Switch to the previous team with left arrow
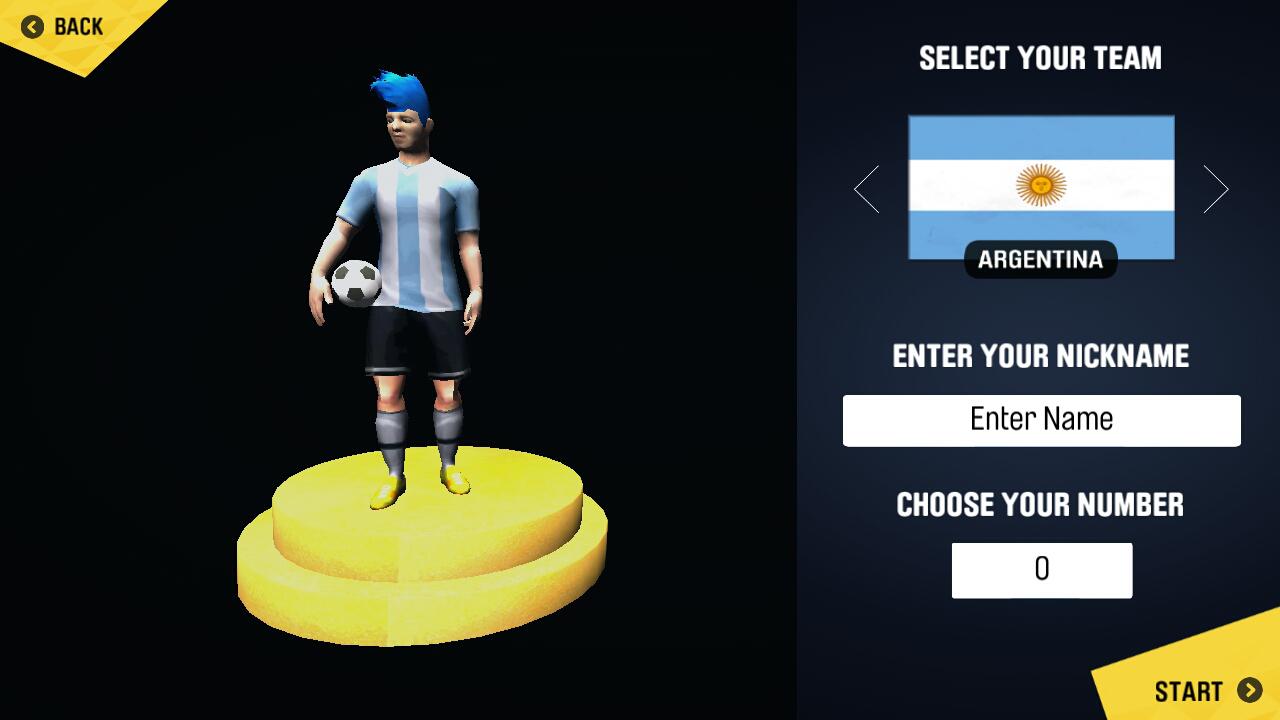Viewport: 1280px width, 720px height. (867, 189)
